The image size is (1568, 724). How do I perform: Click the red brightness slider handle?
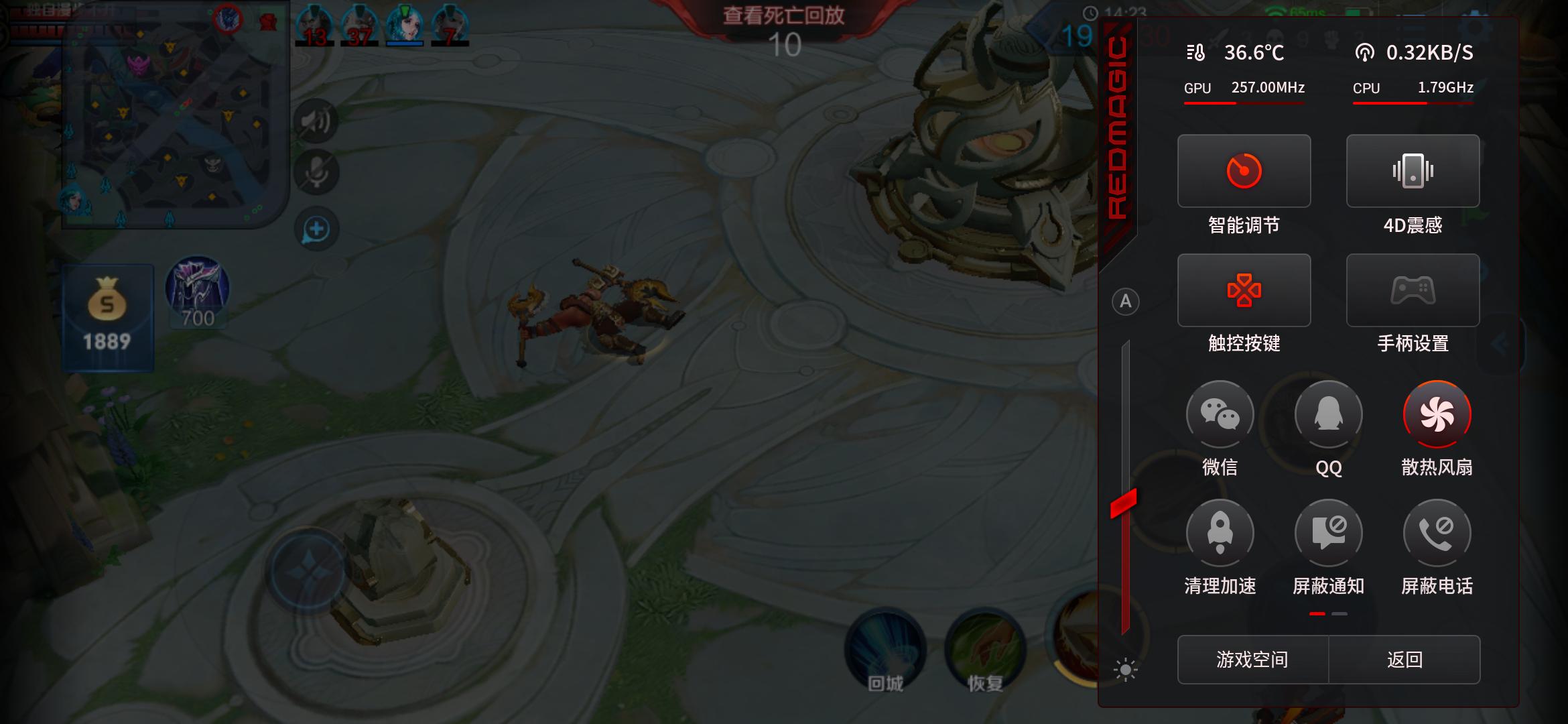pos(1124,503)
